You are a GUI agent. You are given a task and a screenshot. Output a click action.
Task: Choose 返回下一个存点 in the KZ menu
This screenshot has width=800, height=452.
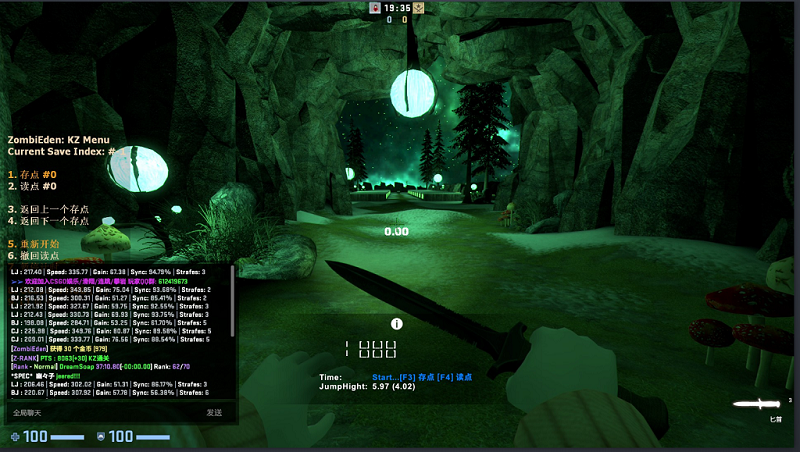[49, 221]
